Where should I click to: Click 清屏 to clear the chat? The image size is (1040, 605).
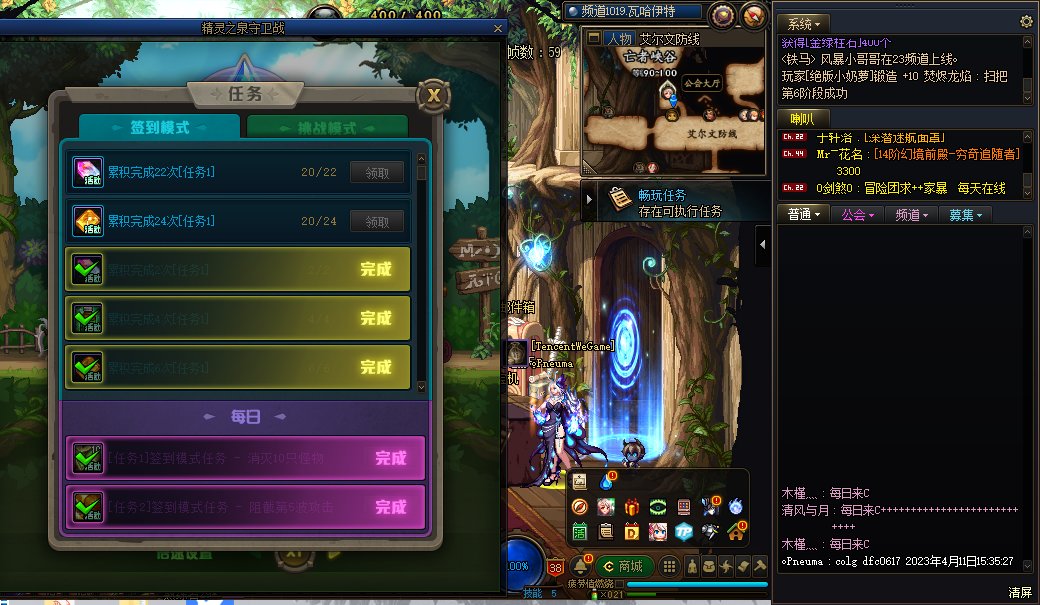pyautogui.click(x=1020, y=592)
